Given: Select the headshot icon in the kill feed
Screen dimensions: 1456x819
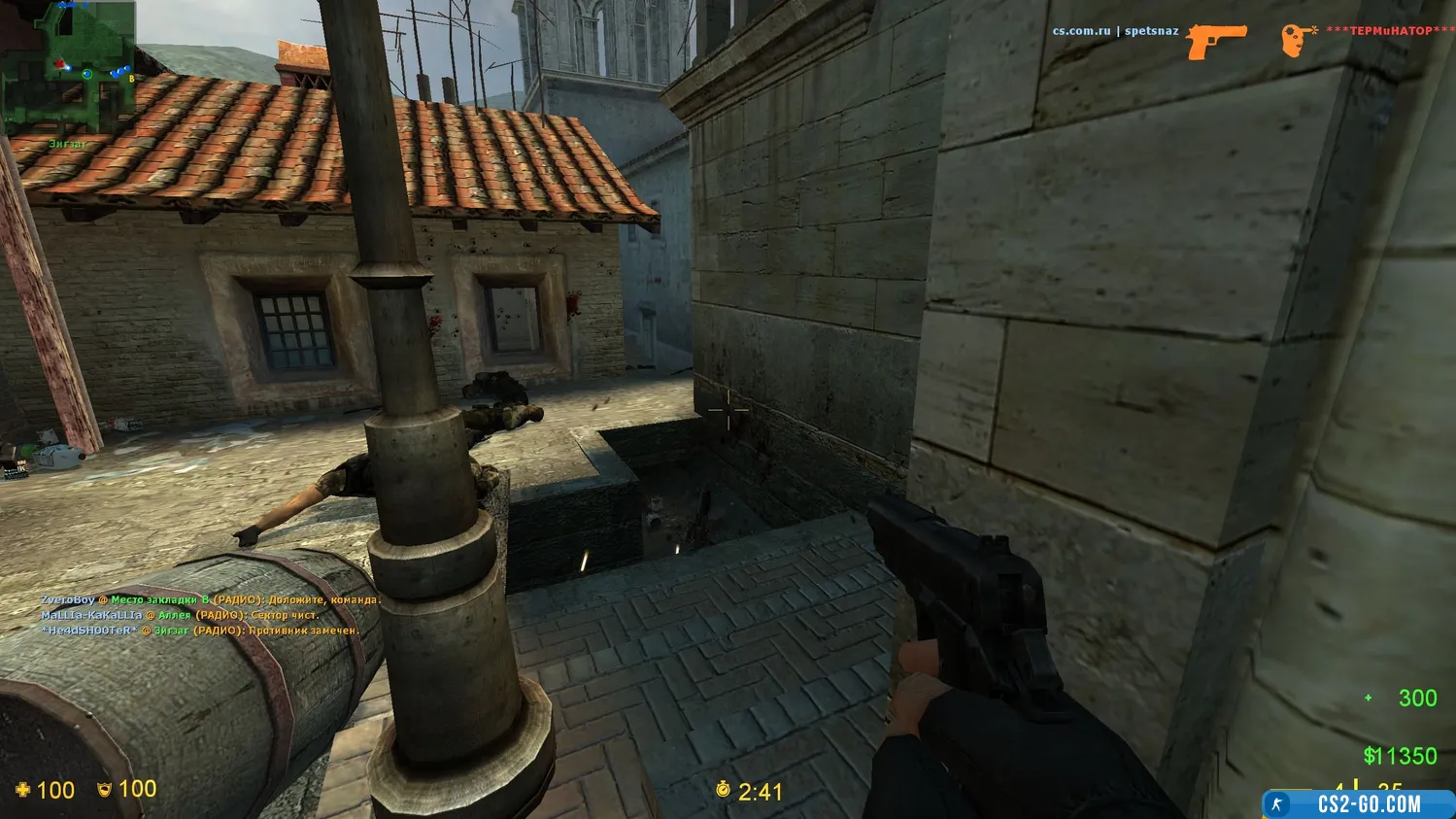Looking at the screenshot, I should click(1296, 40).
